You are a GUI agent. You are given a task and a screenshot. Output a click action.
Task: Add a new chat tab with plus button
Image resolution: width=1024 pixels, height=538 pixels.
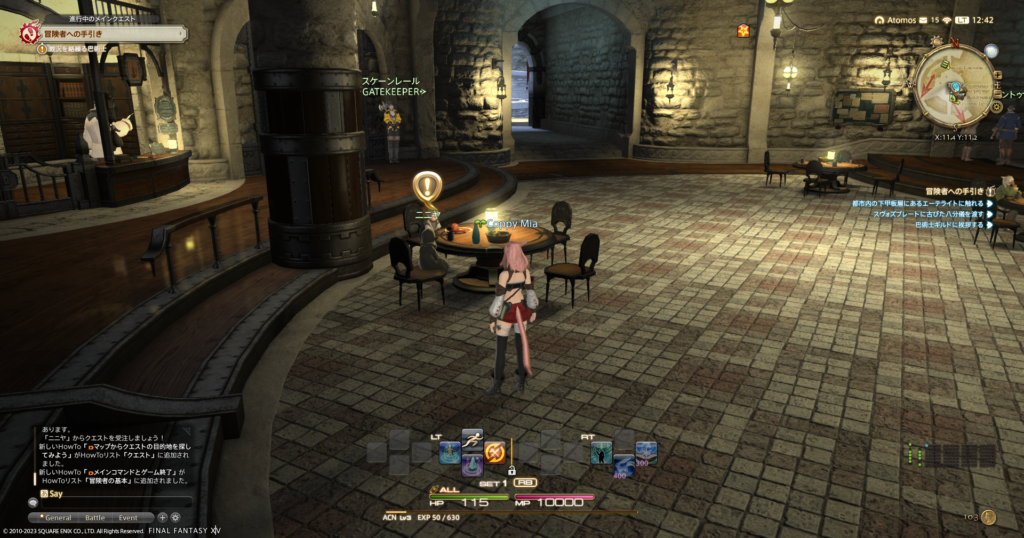coord(162,517)
